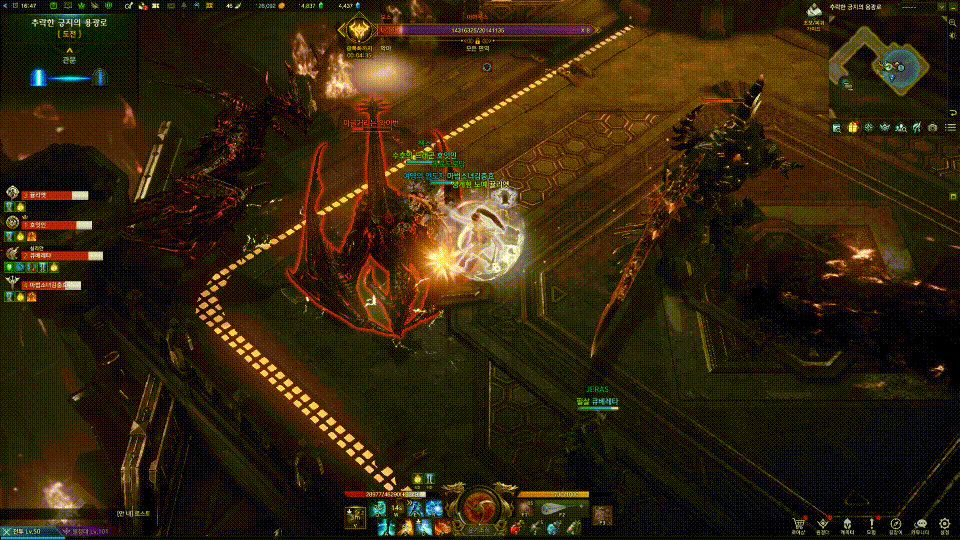Collapse the dungeon gate progress tracker
The image size is (960, 540).
pos(69,48)
